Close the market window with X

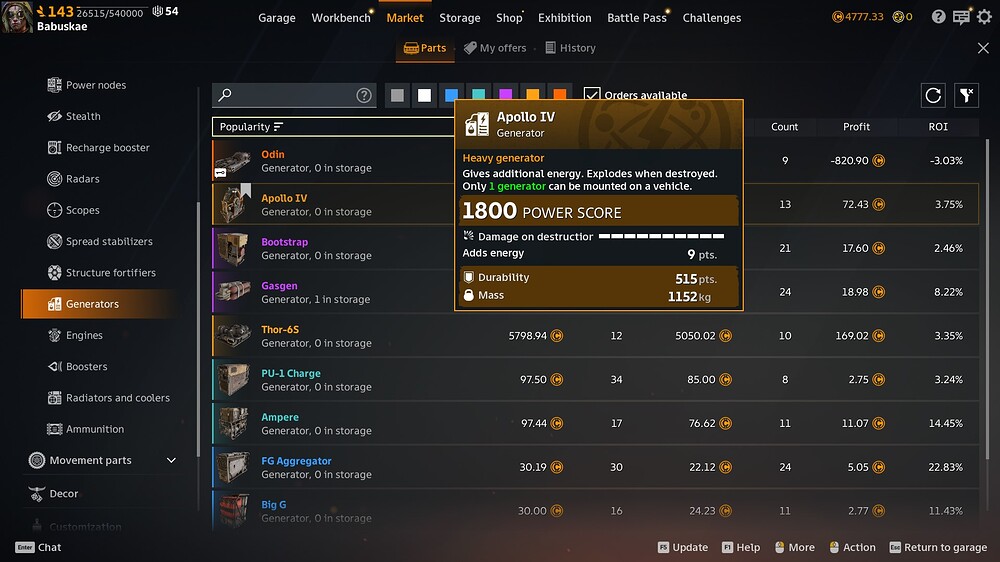[983, 48]
